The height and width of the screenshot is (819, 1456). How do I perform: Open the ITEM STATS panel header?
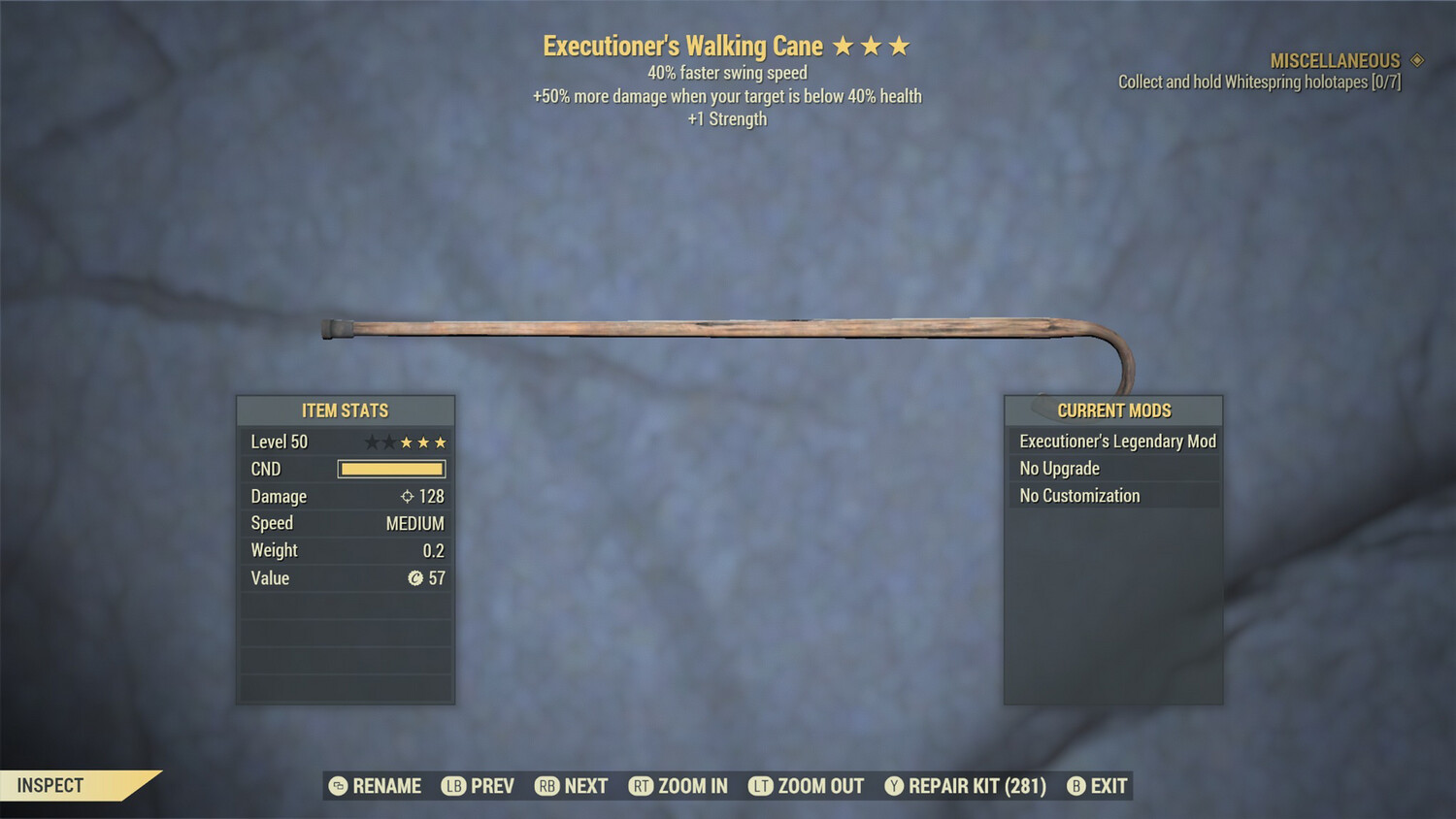click(345, 410)
